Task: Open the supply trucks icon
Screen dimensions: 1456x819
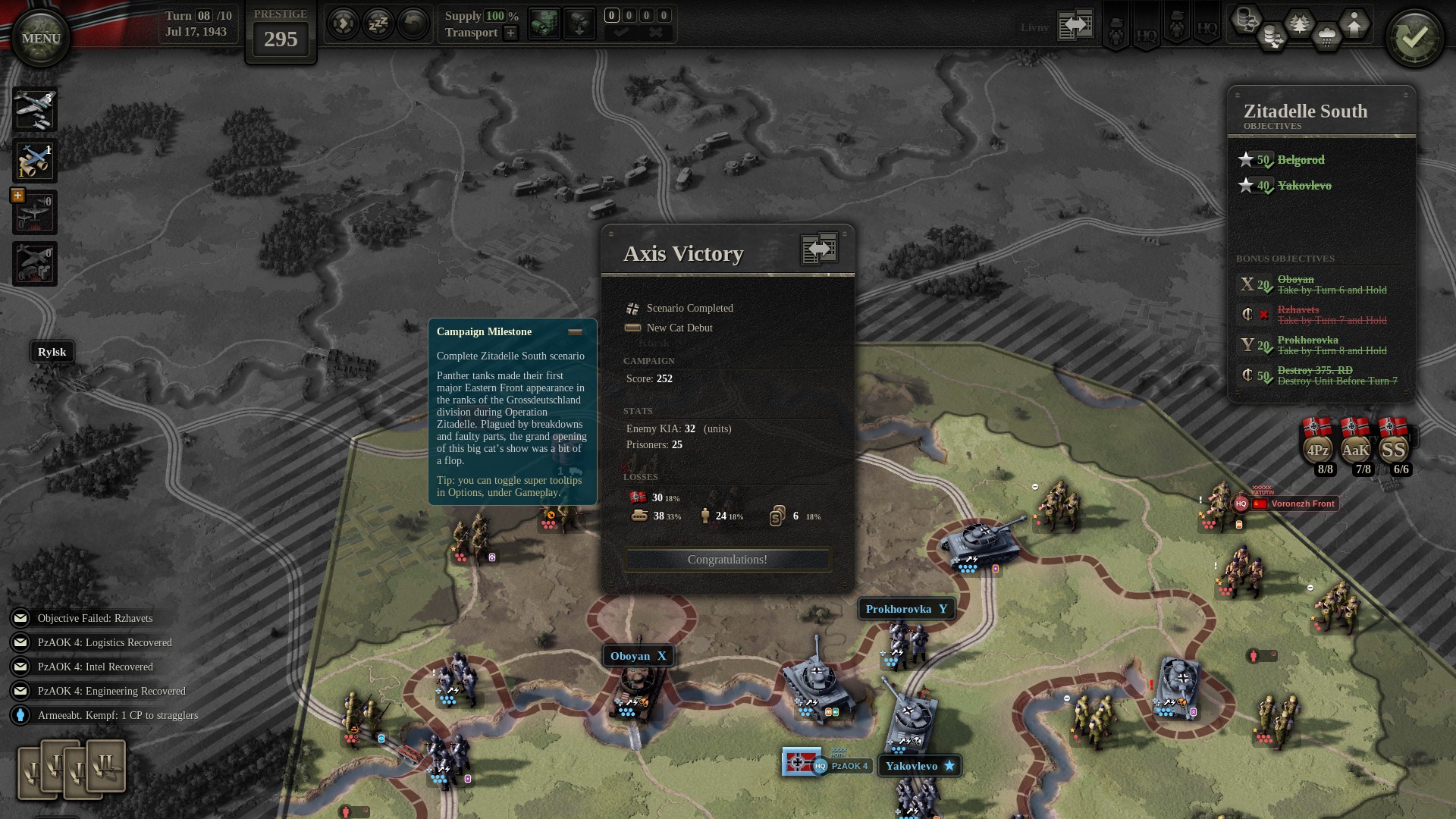Action: (544, 23)
